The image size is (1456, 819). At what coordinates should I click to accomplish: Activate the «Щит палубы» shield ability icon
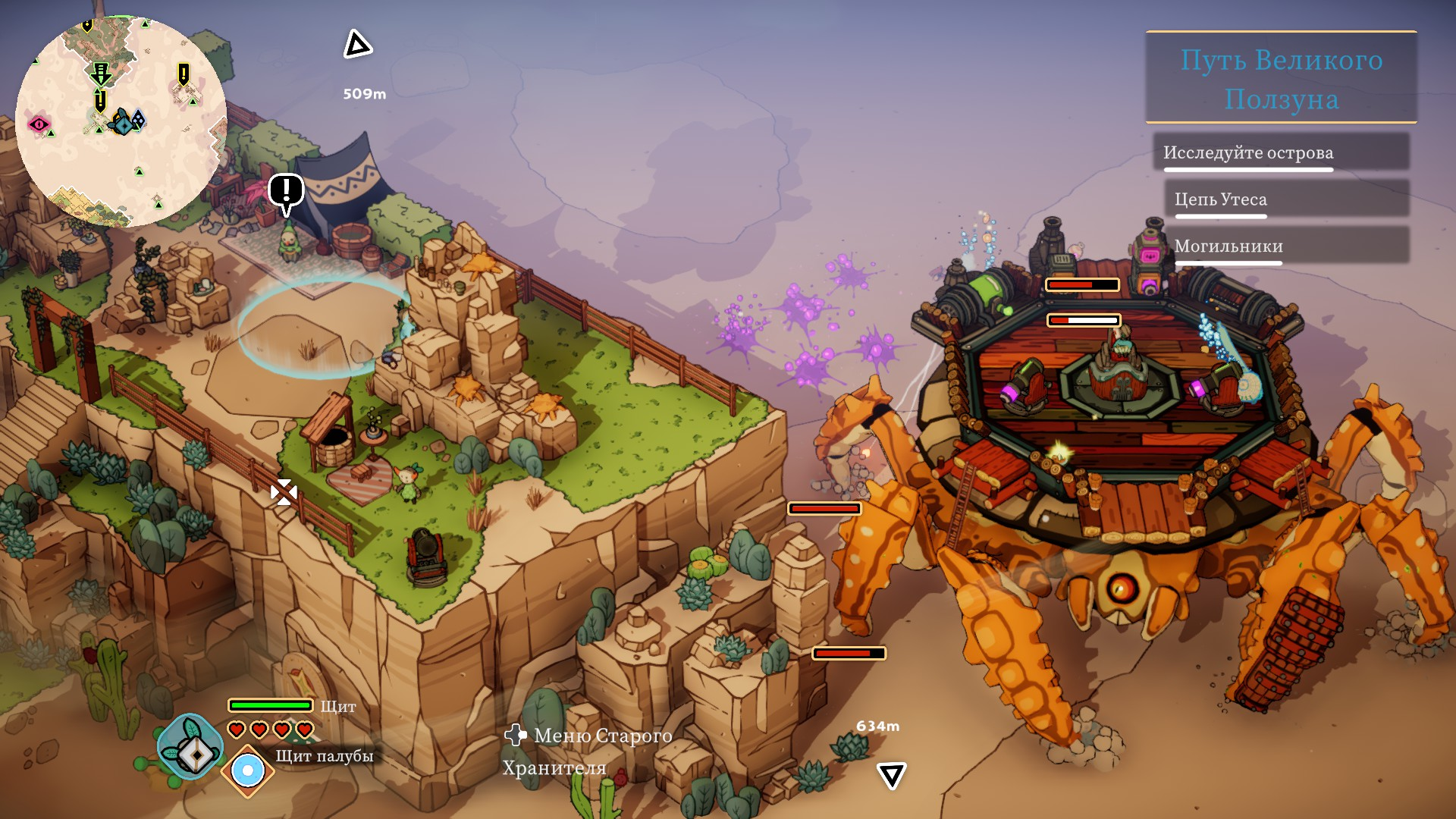(x=247, y=771)
